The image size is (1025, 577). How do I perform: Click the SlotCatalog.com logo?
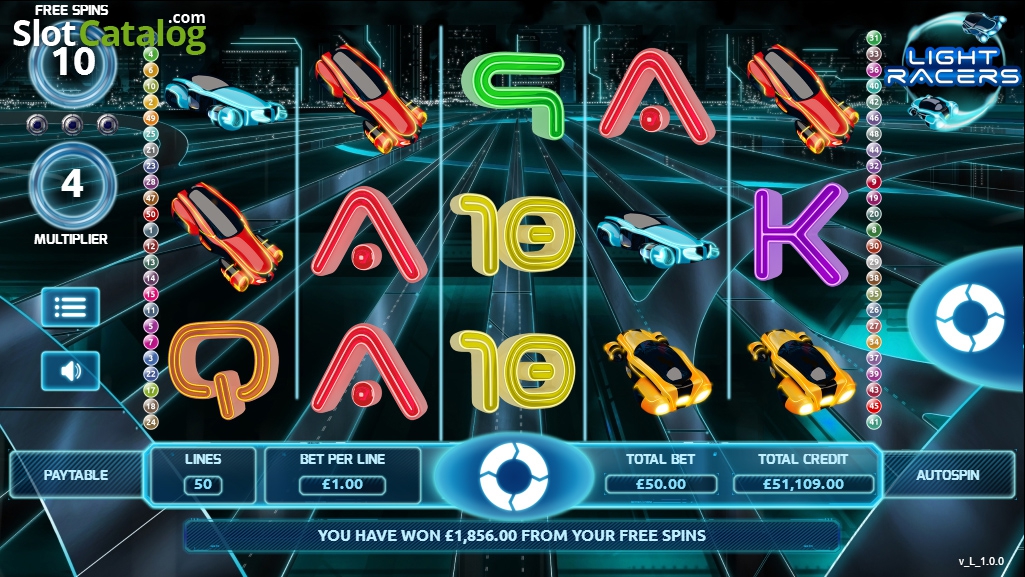110,32
